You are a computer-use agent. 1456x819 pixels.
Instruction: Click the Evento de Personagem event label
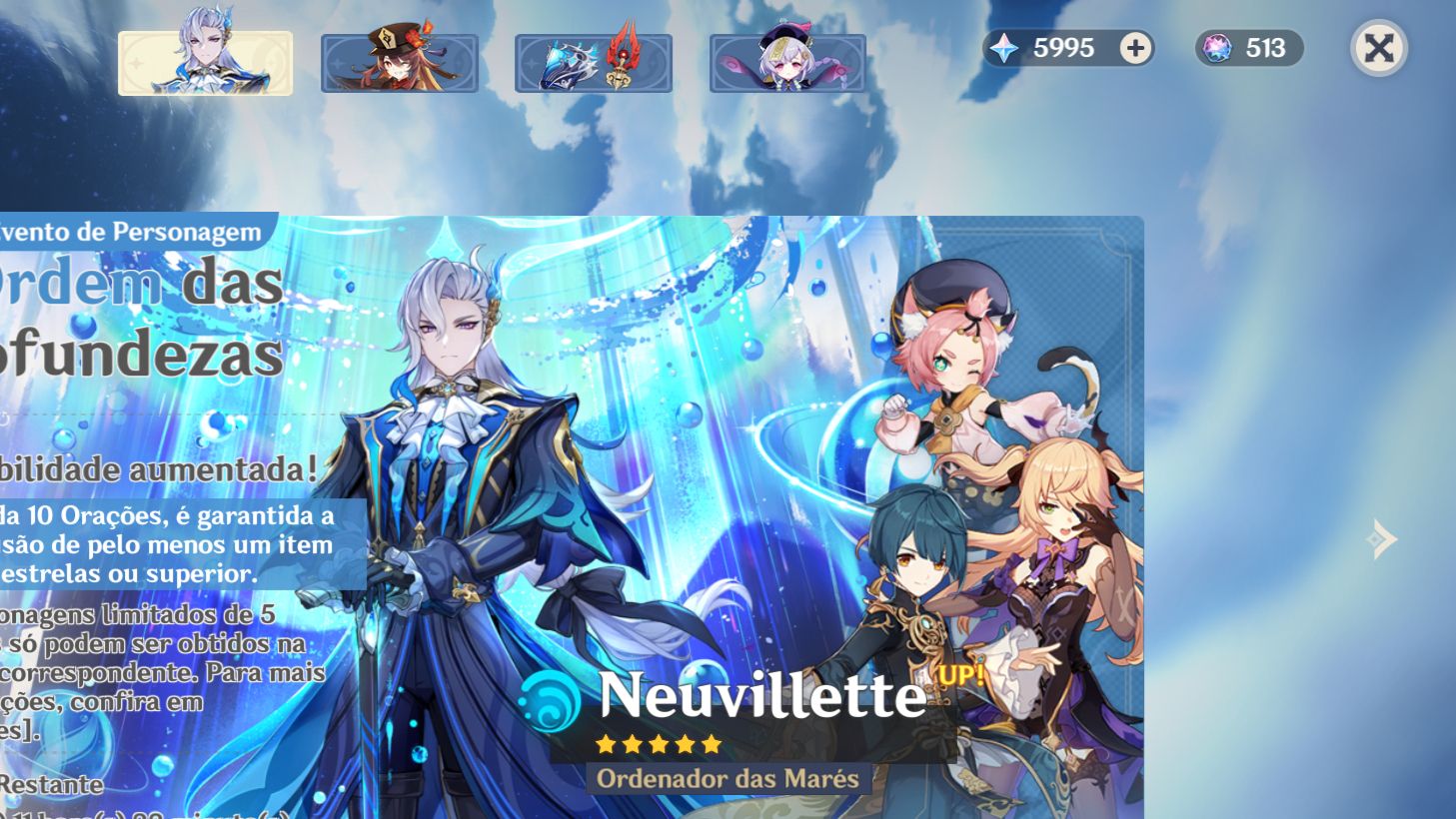pos(120,232)
